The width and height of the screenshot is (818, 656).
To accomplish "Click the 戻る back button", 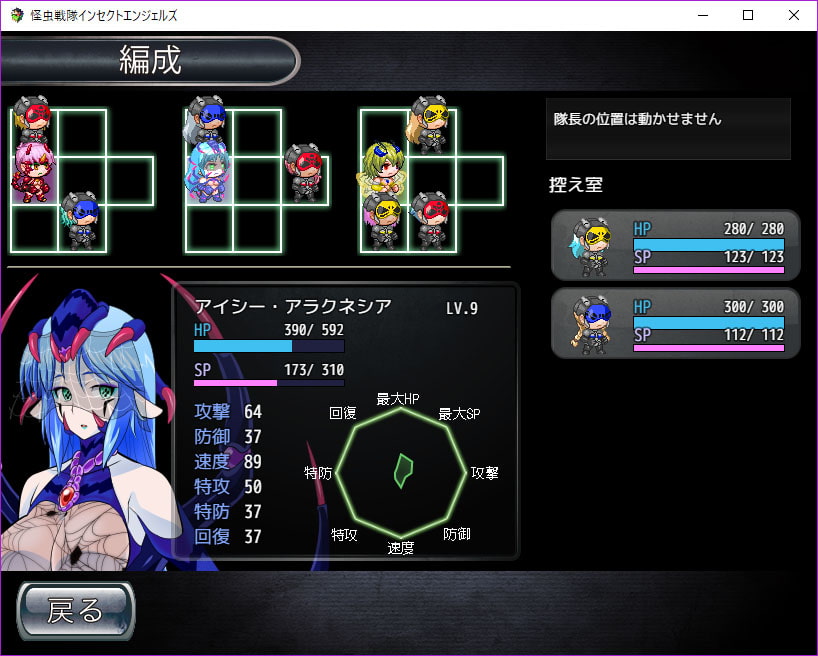I will (x=75, y=610).
